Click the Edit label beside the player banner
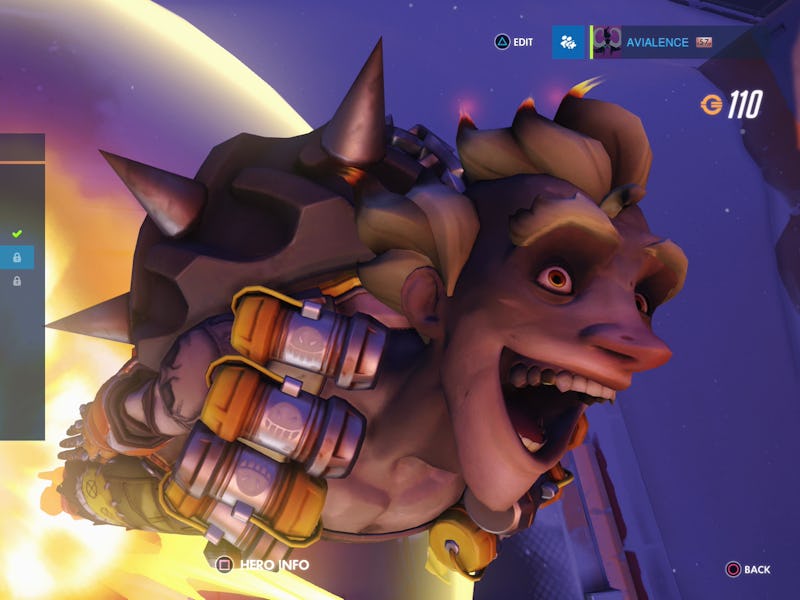The height and width of the screenshot is (600, 800). (522, 42)
